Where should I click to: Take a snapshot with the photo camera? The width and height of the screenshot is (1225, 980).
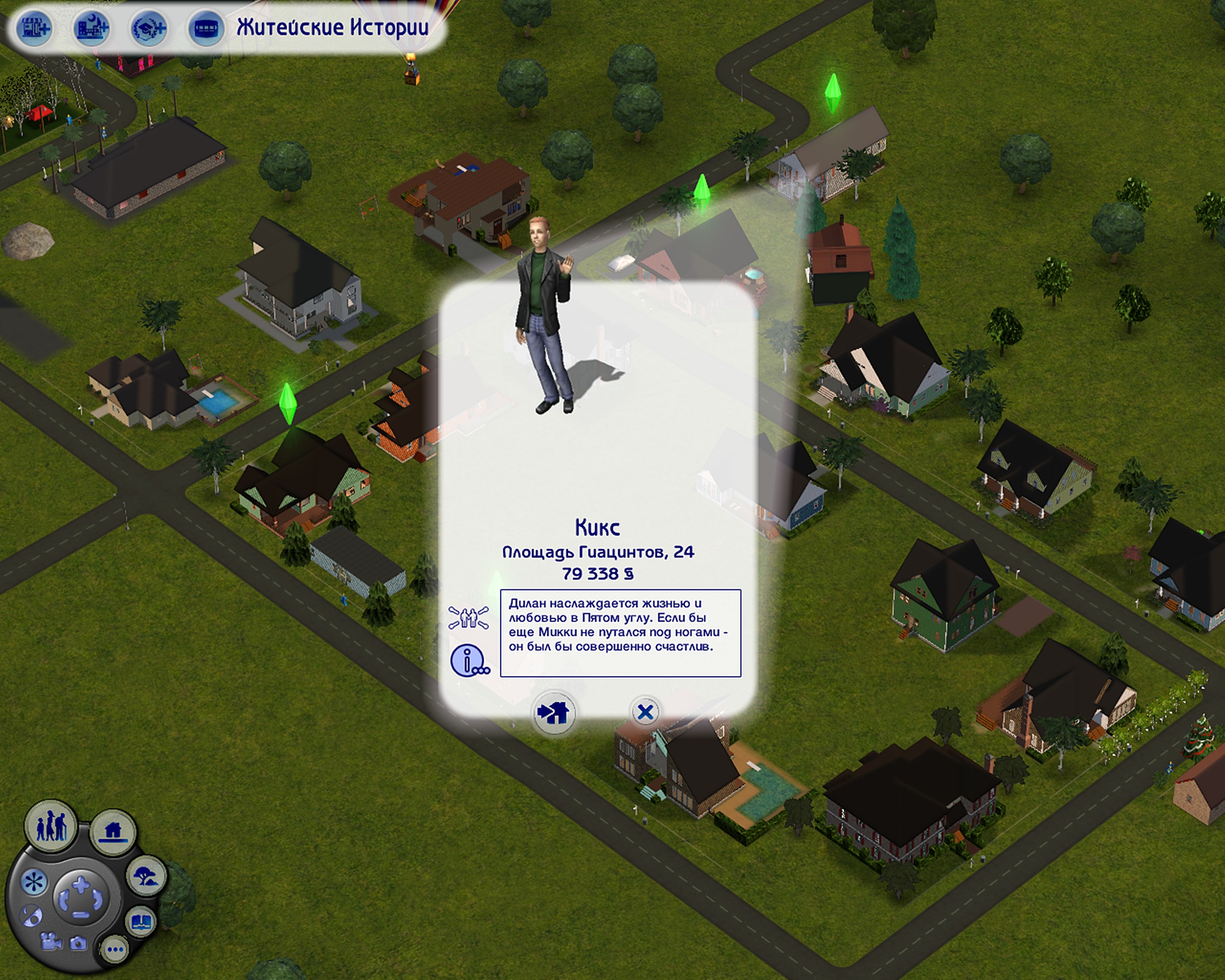click(x=78, y=944)
